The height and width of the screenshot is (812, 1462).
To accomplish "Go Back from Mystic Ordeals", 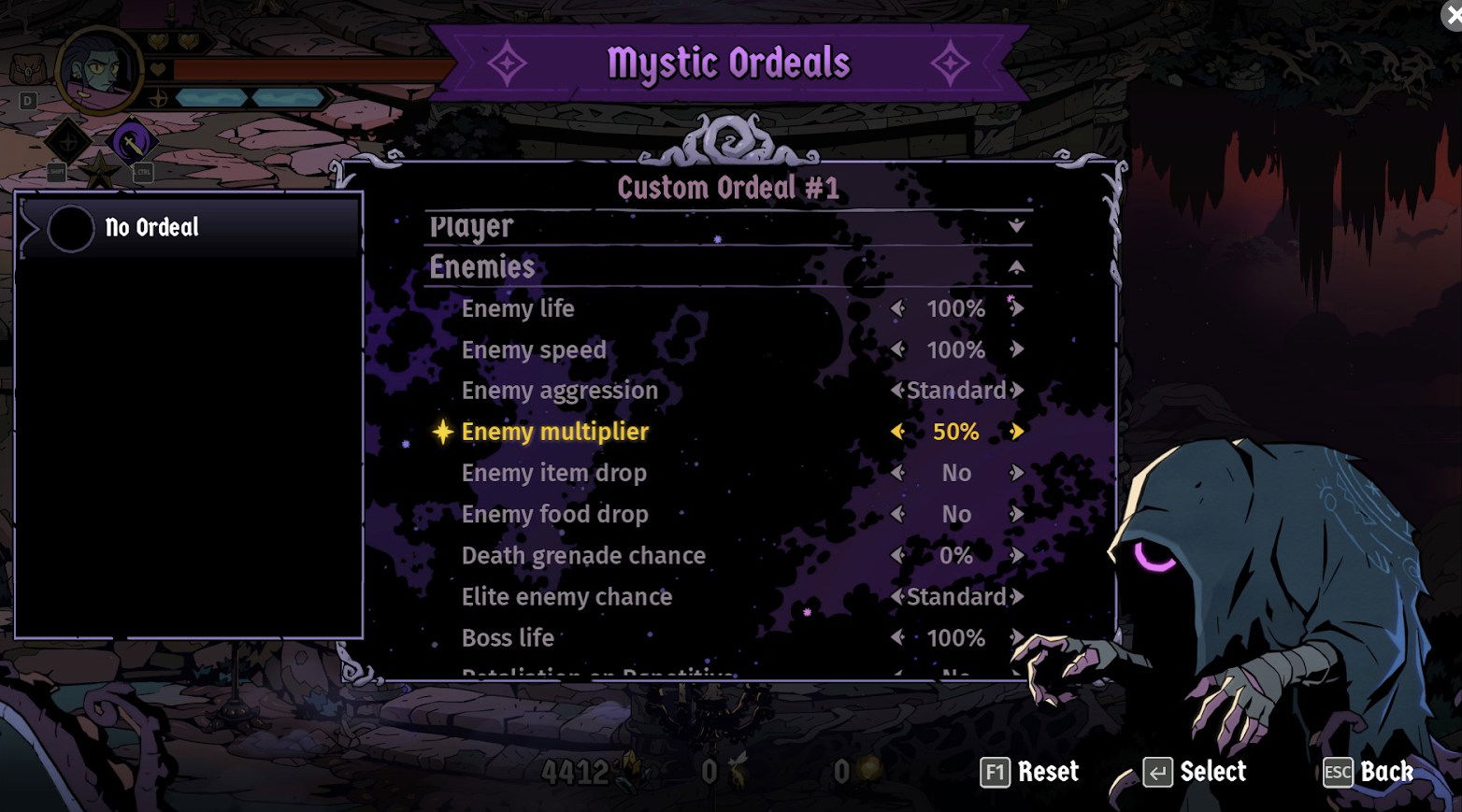I will tap(1368, 772).
